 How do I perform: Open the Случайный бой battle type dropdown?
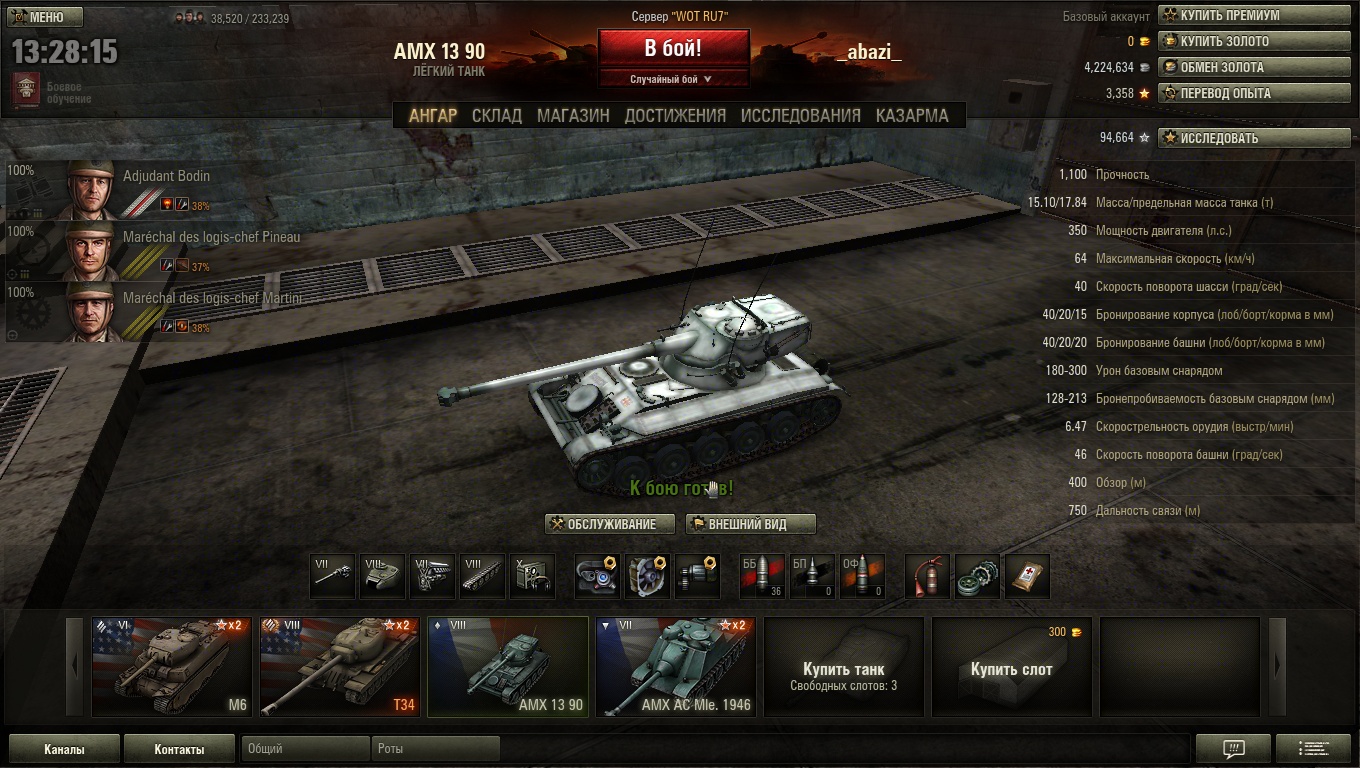pos(673,79)
